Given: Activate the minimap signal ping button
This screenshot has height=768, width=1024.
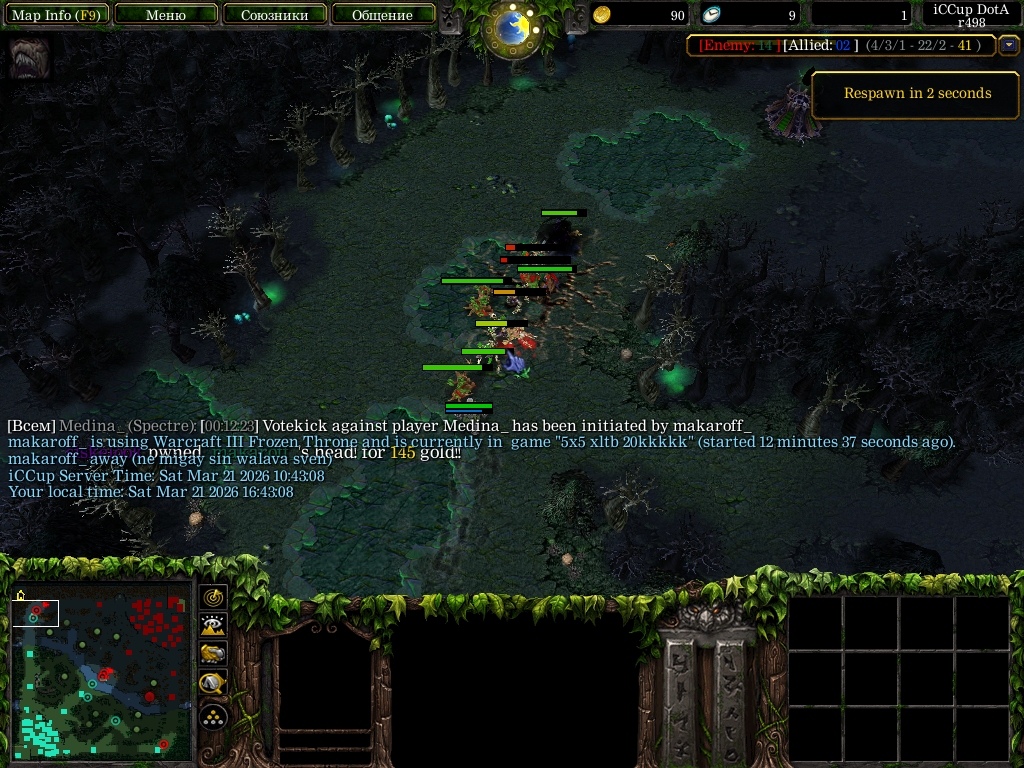Looking at the screenshot, I should coord(213,597).
